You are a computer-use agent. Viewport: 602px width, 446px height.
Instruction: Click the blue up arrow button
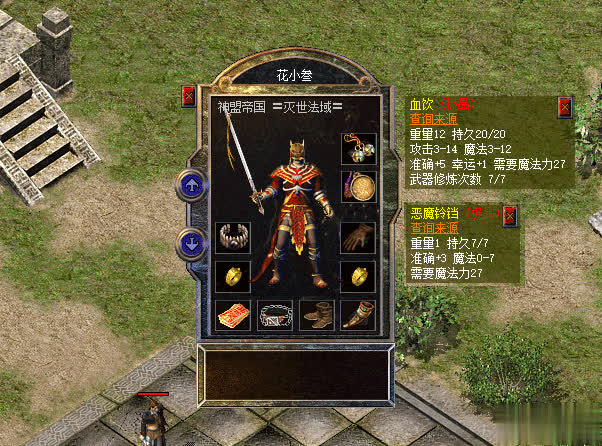pyautogui.click(x=190, y=186)
